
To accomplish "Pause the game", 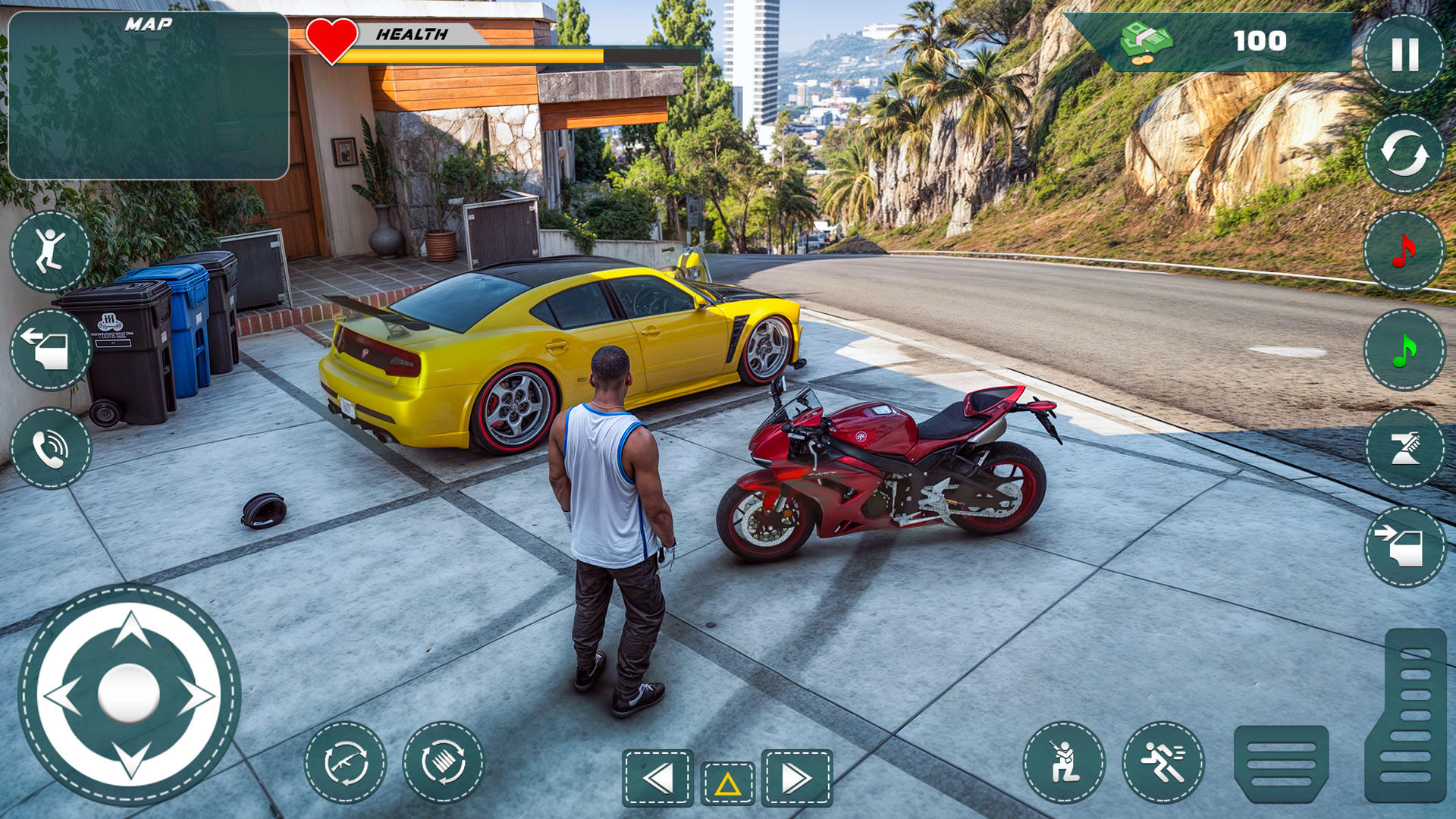I will [x=1404, y=55].
